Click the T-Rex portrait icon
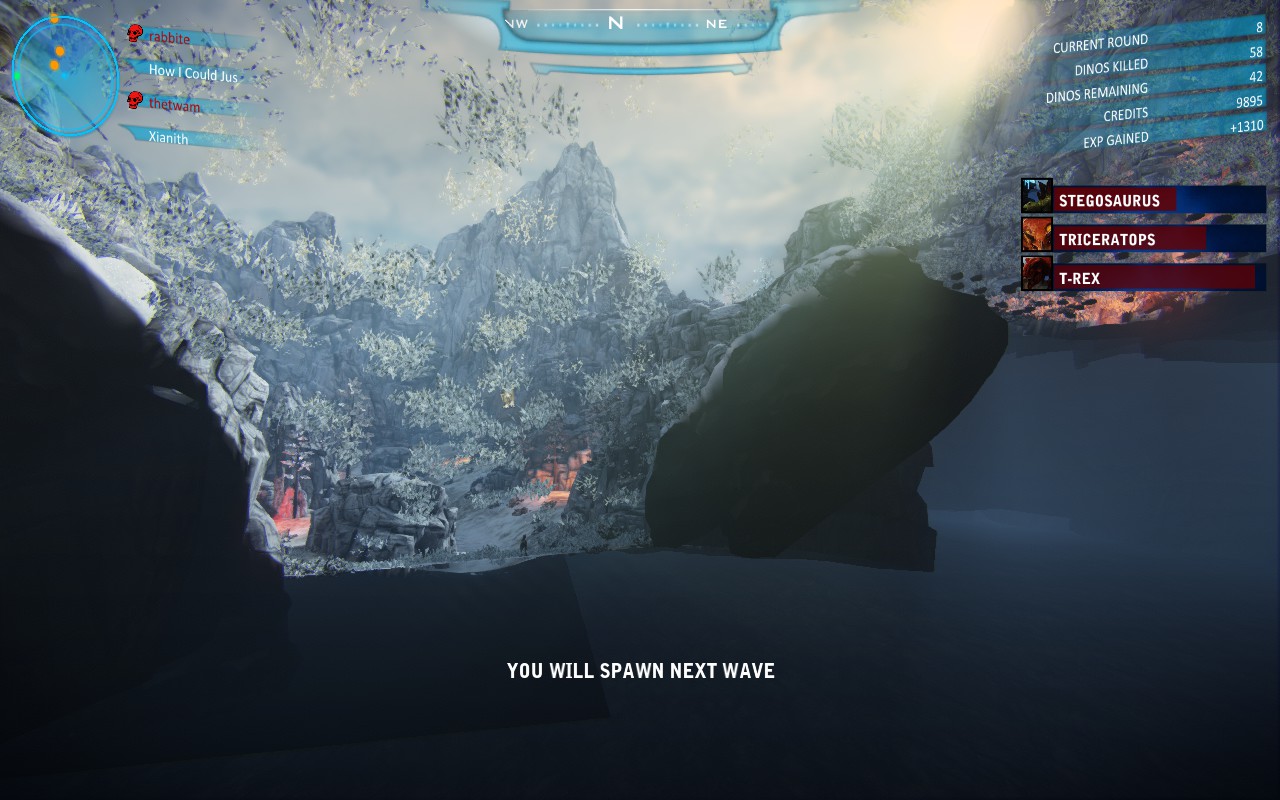Image resolution: width=1280 pixels, height=800 pixels. coord(1037,273)
